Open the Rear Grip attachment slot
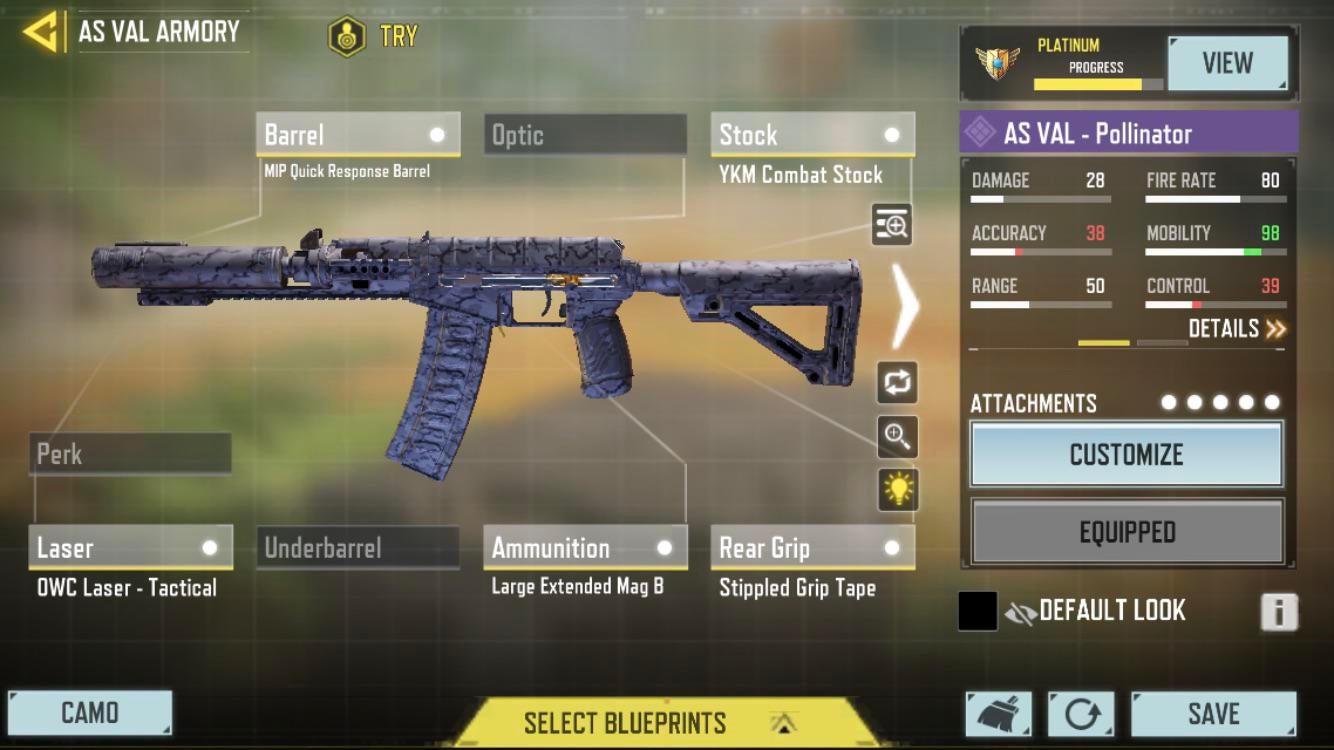The width and height of the screenshot is (1334, 750). (812, 548)
